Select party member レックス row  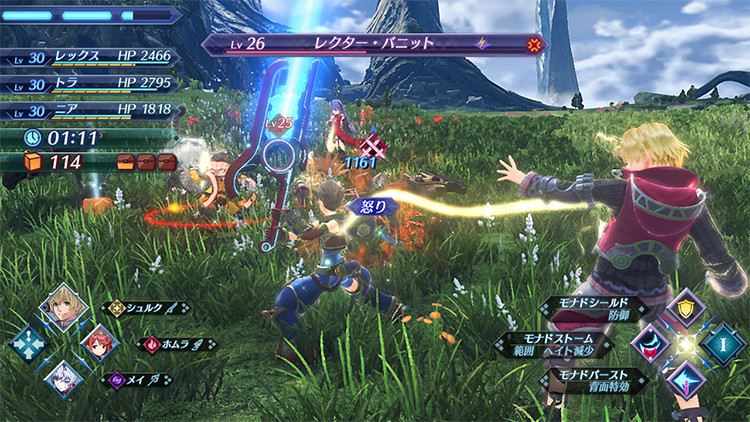click(92, 57)
